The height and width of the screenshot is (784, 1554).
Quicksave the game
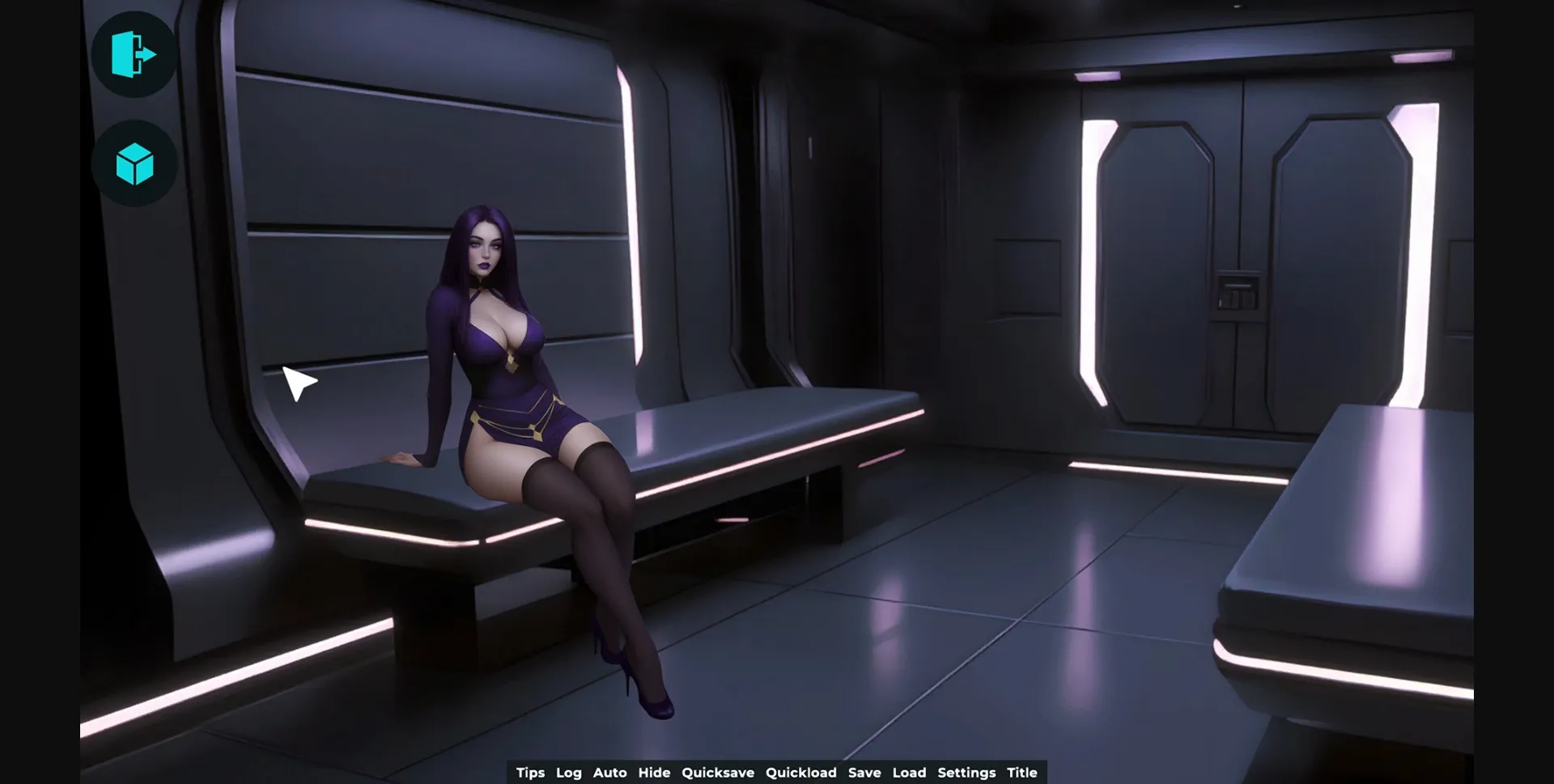click(717, 773)
